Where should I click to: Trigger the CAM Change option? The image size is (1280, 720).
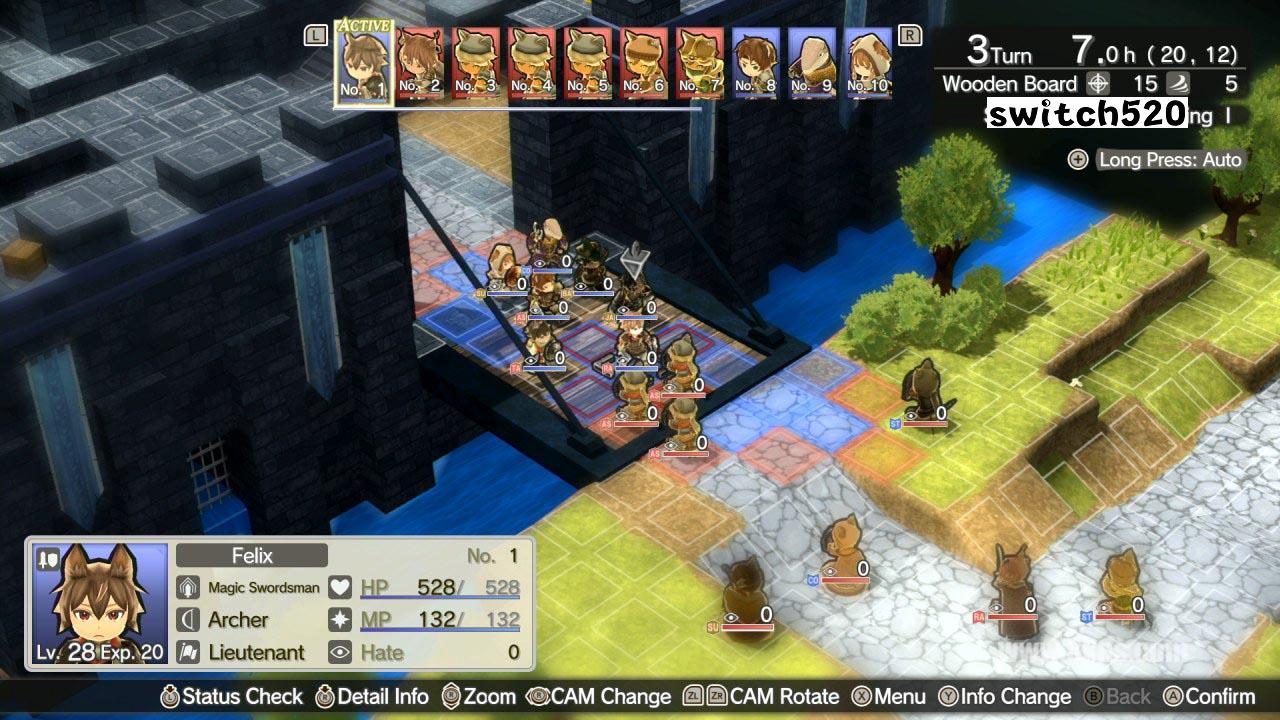pos(599,697)
